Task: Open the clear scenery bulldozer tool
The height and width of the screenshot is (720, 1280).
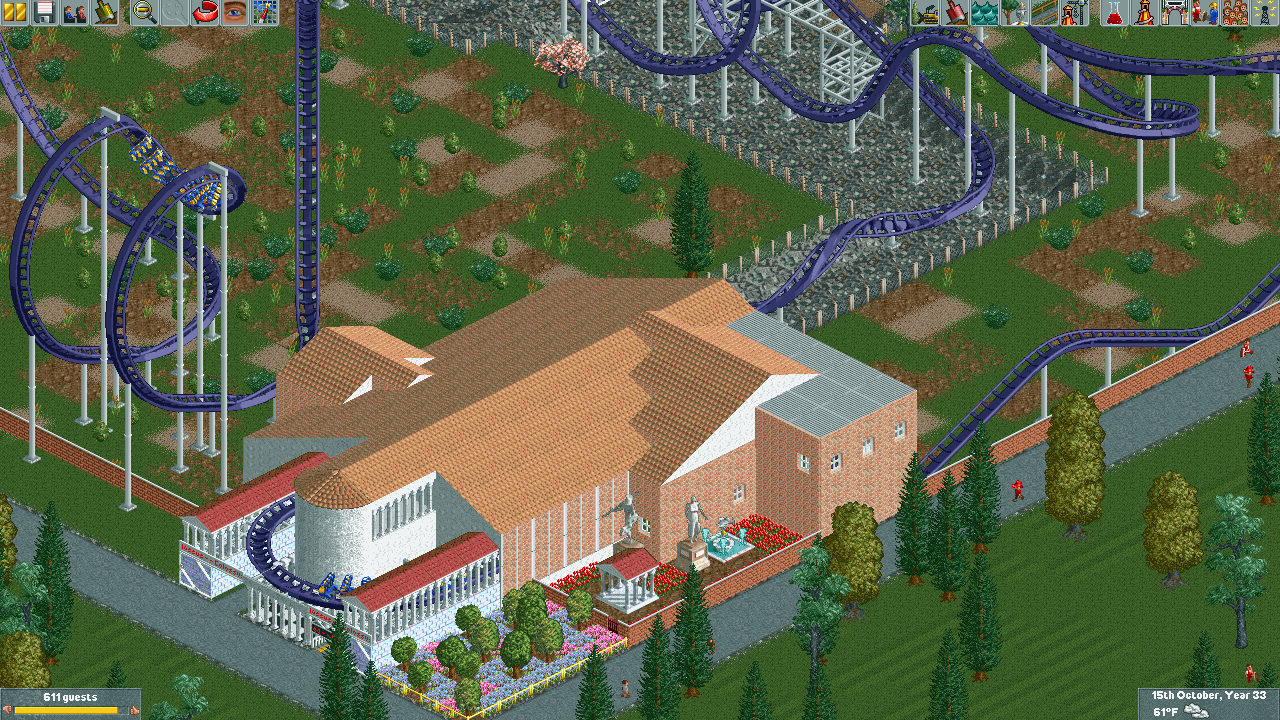Action: tap(925, 12)
